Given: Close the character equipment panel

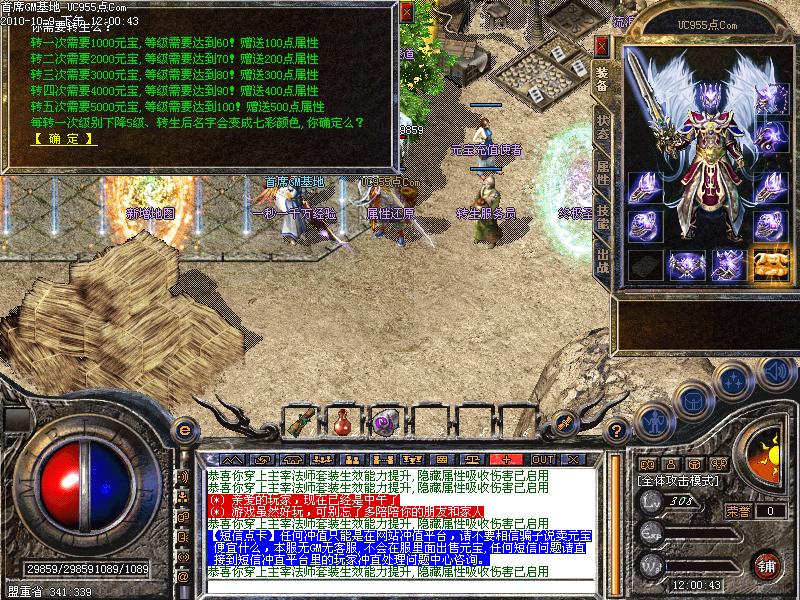Looking at the screenshot, I should (x=600, y=46).
